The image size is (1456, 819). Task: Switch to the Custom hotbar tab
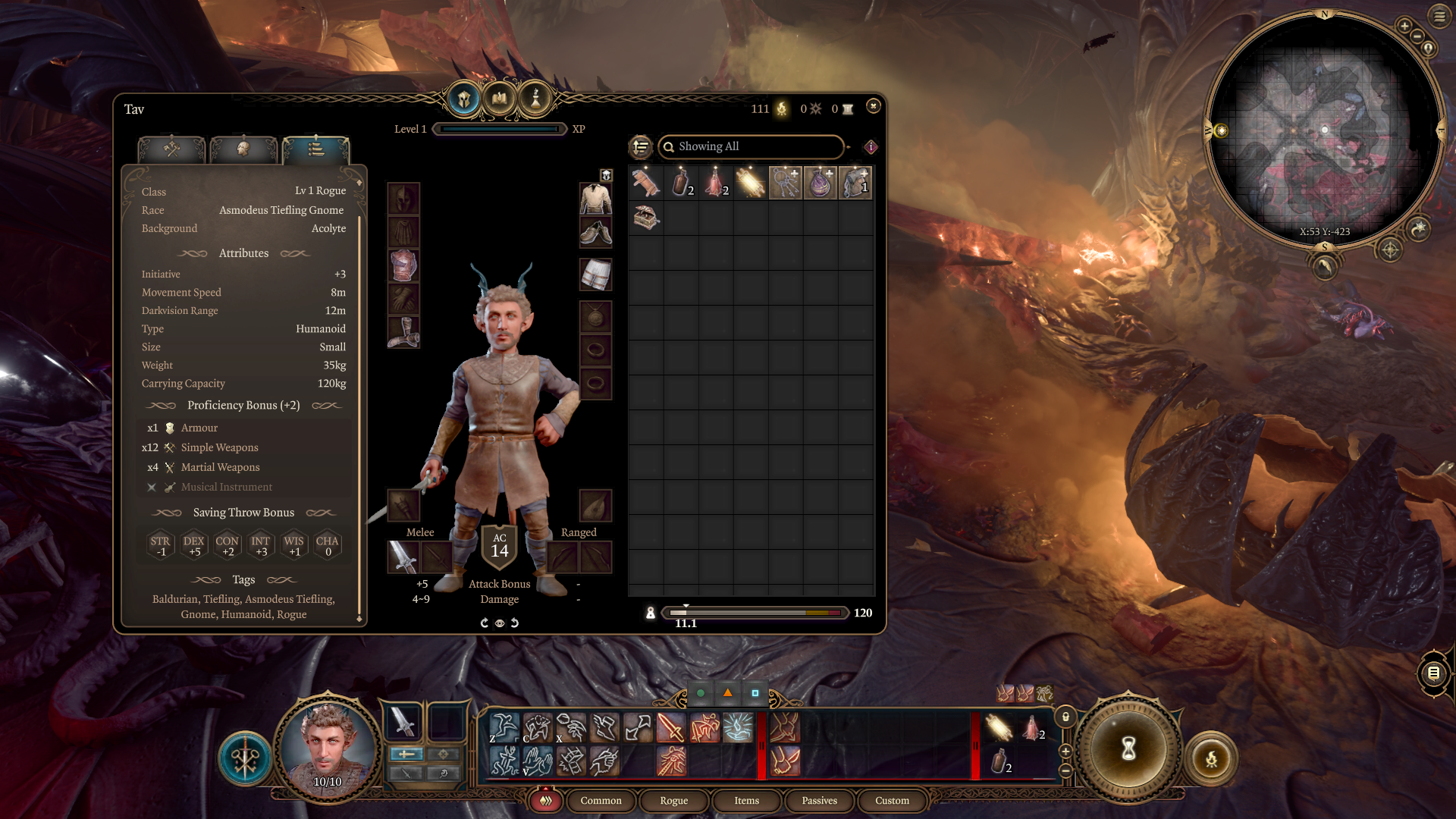(x=892, y=801)
